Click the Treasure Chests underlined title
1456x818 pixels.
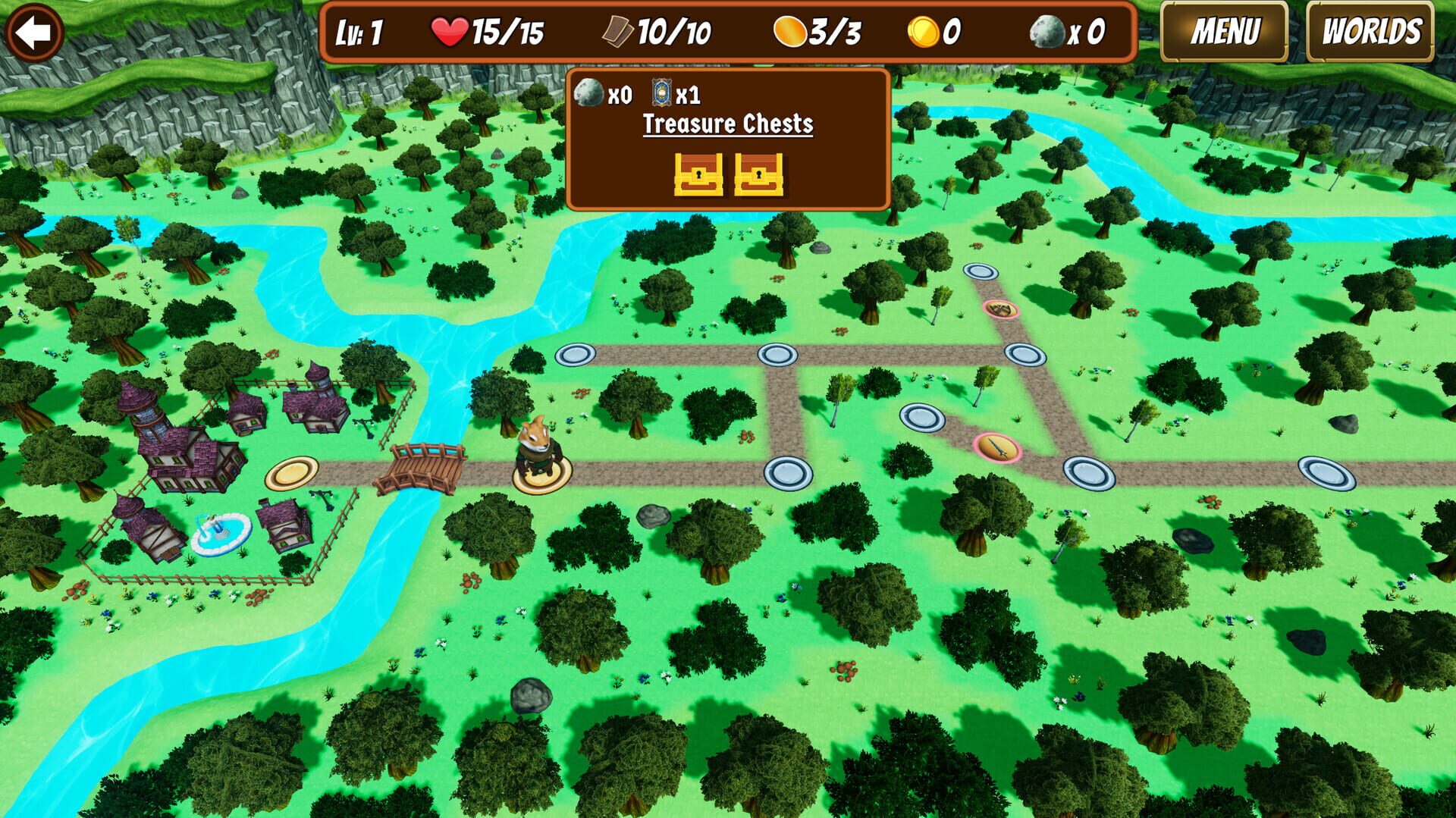coord(726,124)
